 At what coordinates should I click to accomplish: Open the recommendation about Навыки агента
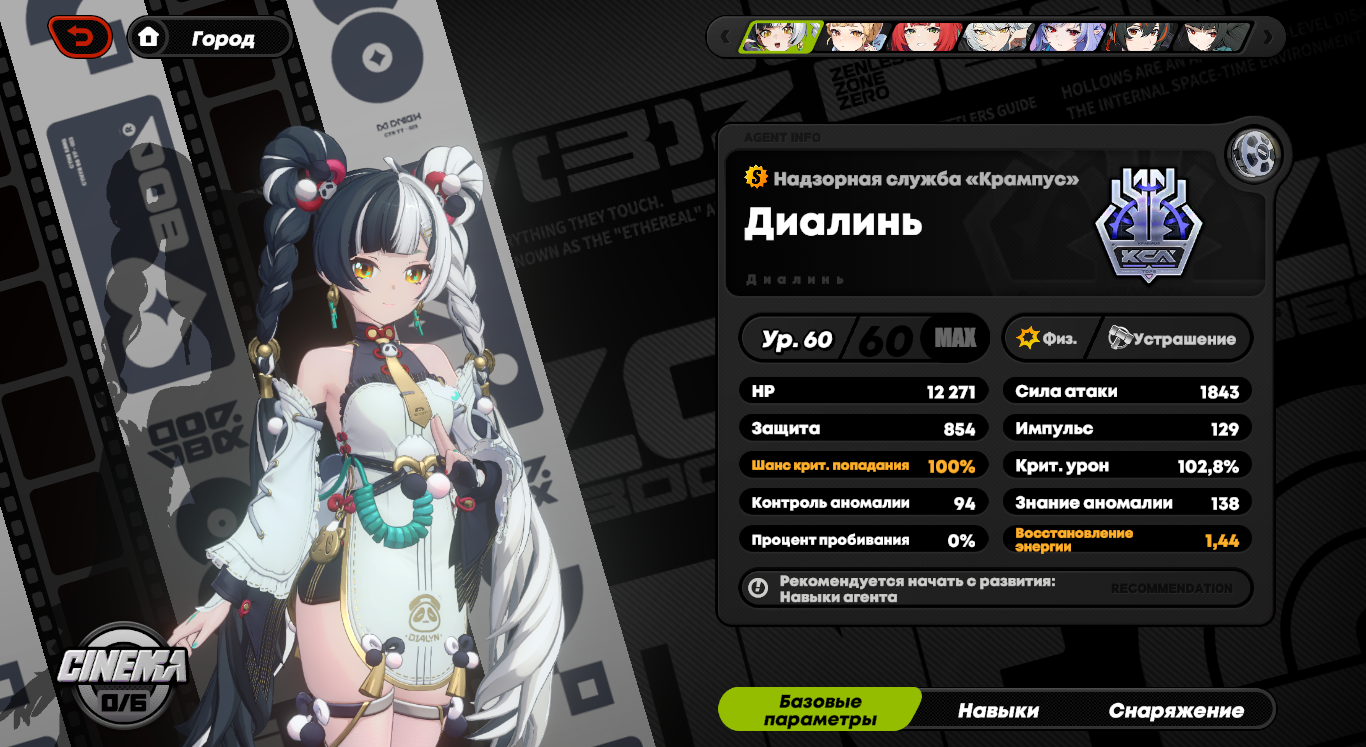tap(995, 588)
